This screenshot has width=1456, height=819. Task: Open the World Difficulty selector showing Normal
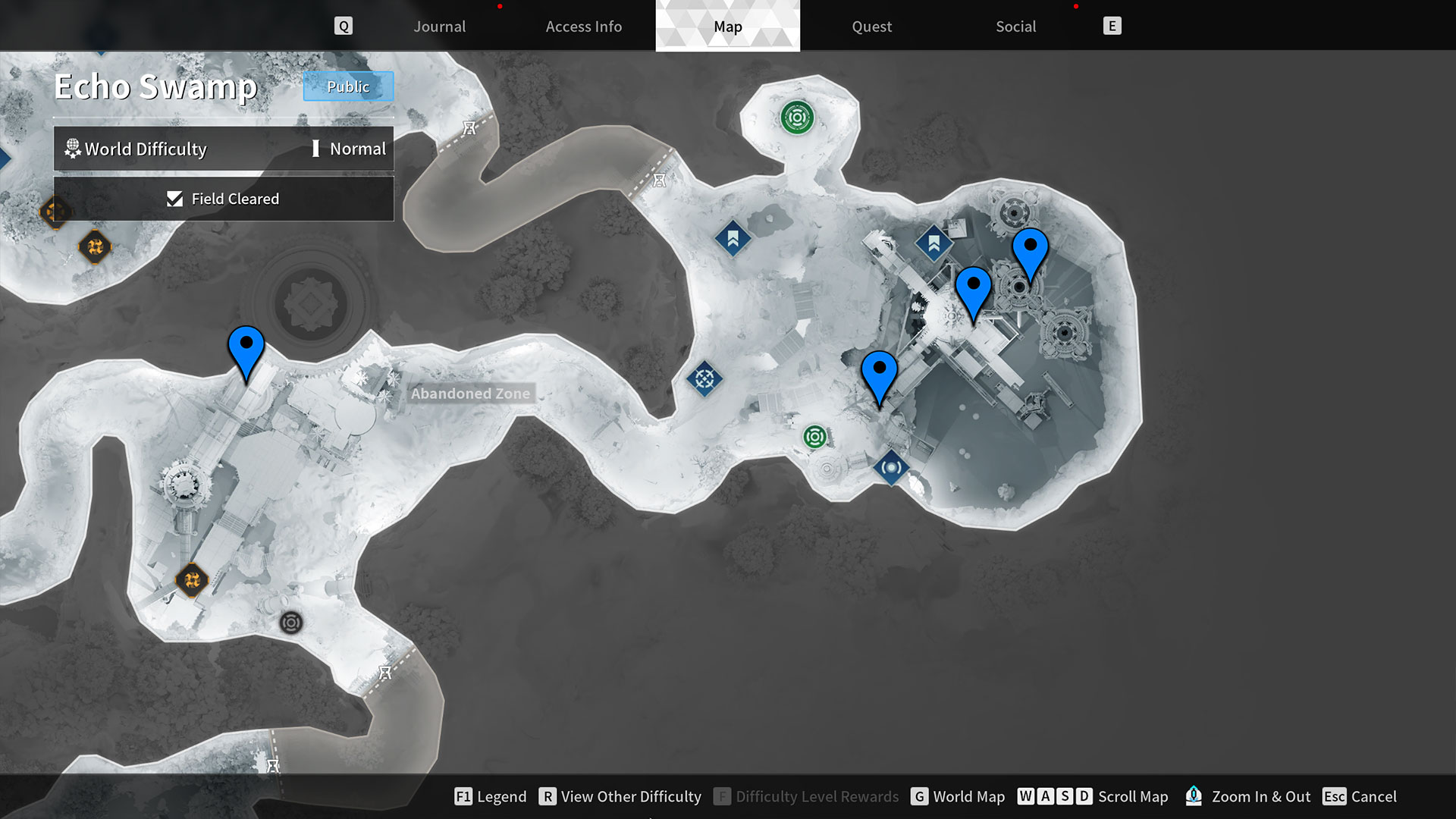(x=224, y=149)
